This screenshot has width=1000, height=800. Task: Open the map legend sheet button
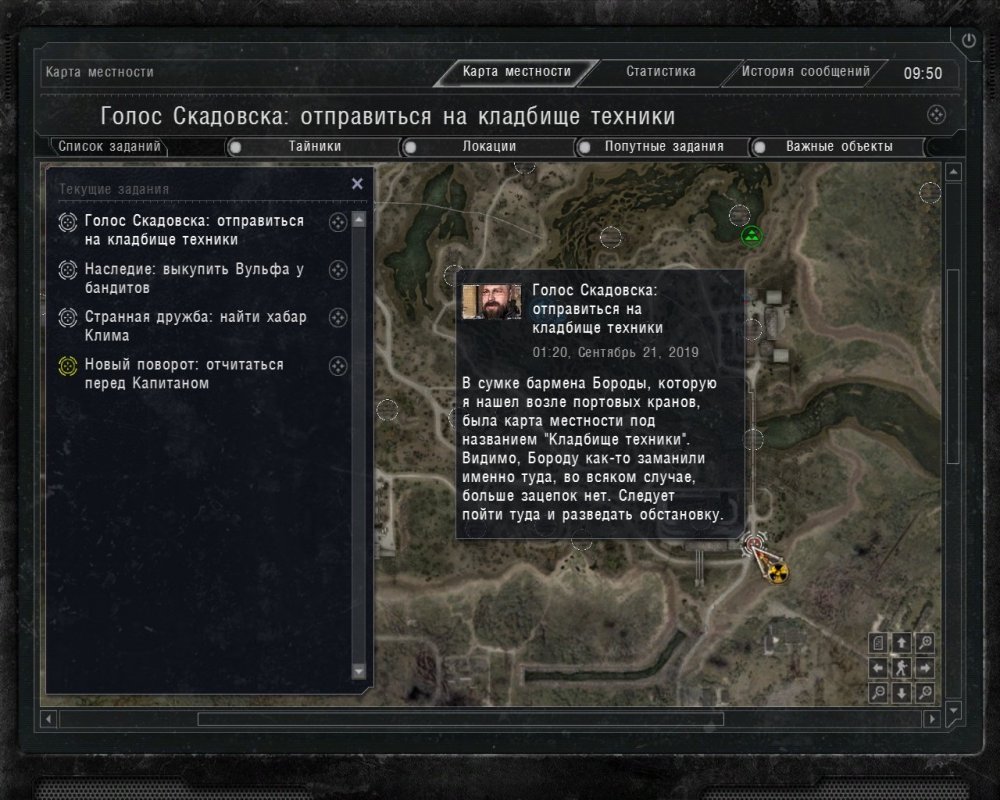point(879,643)
